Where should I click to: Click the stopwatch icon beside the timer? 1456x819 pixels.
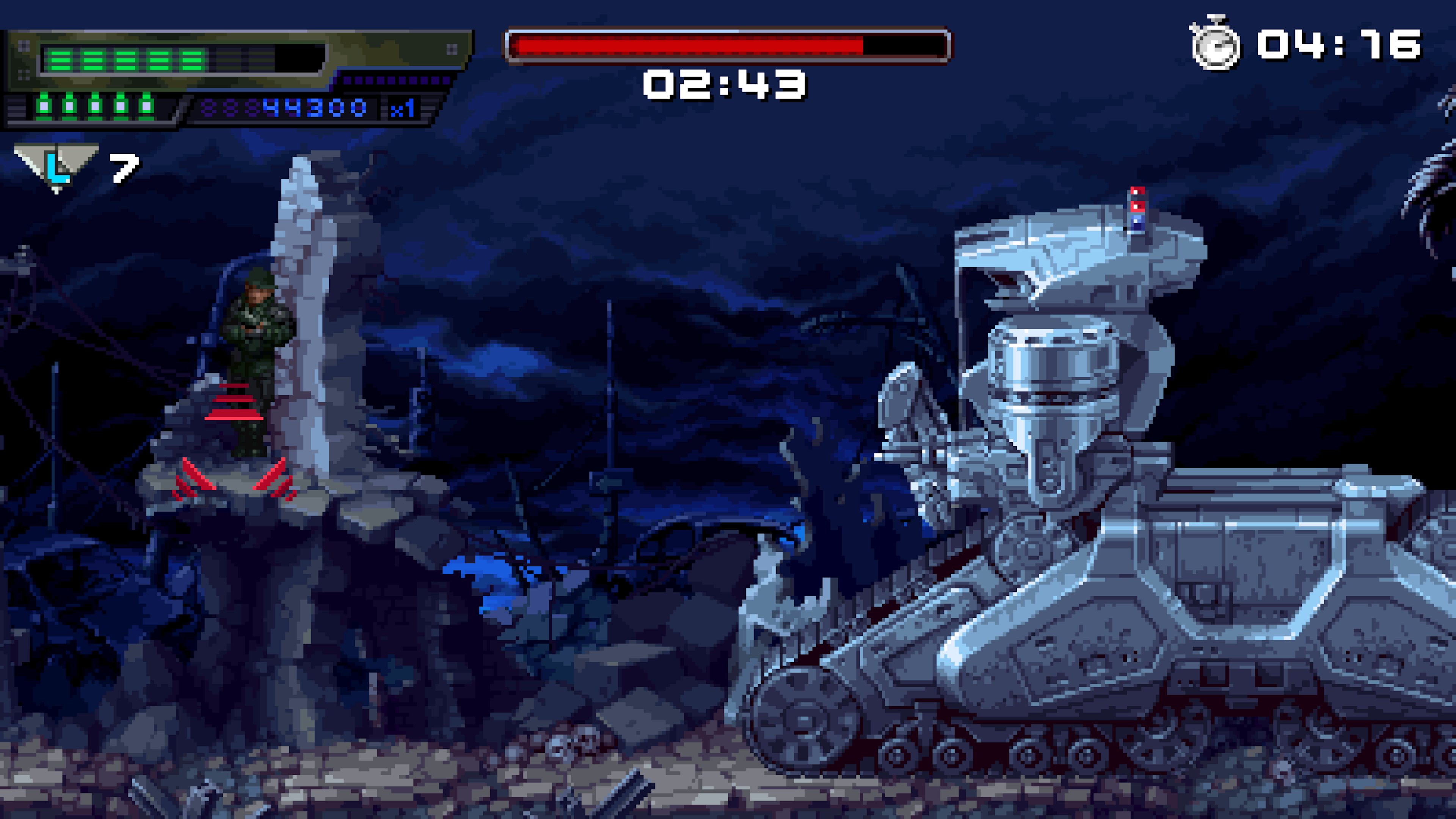[x=1215, y=44]
